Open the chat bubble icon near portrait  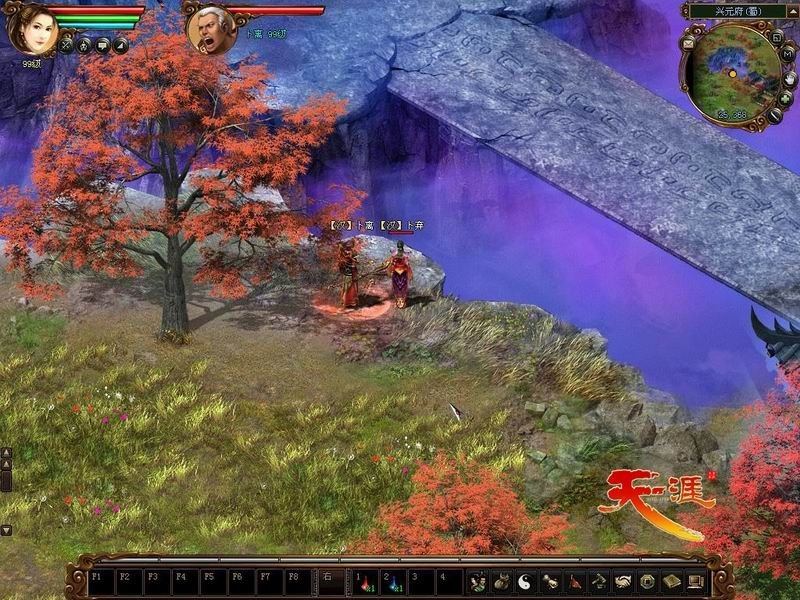102,45
